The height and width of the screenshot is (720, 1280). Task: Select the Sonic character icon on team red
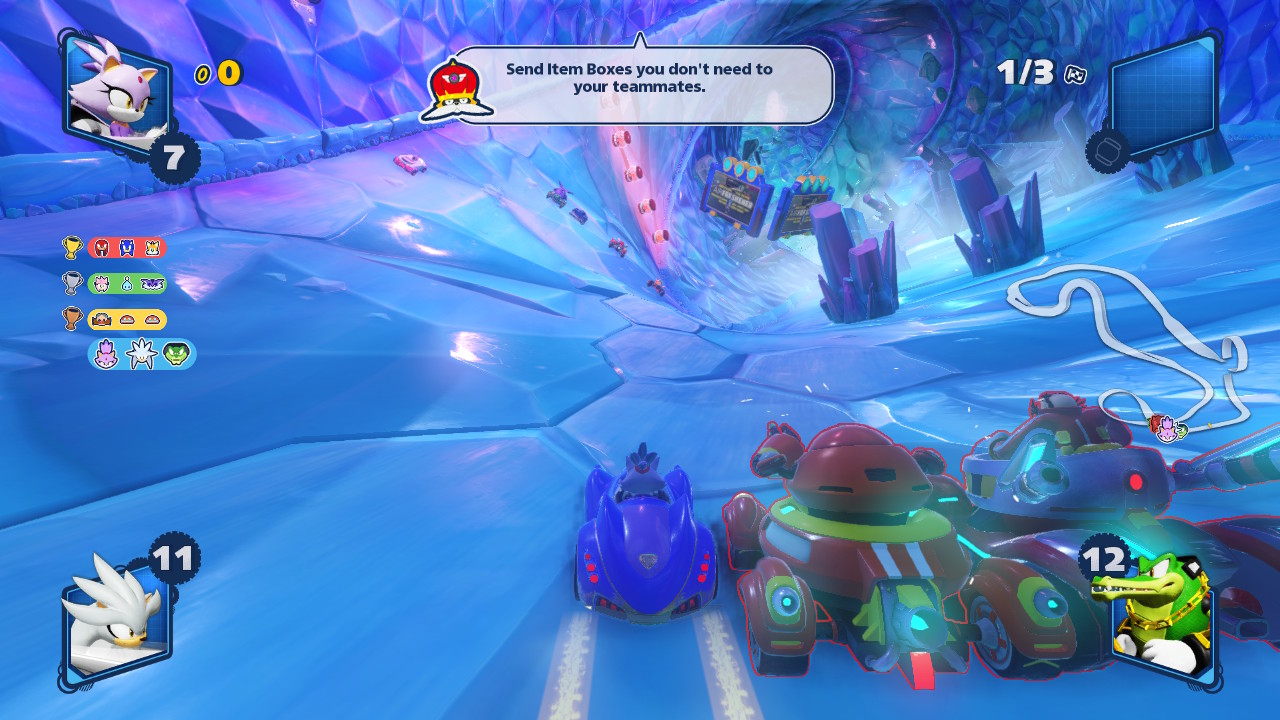click(126, 248)
